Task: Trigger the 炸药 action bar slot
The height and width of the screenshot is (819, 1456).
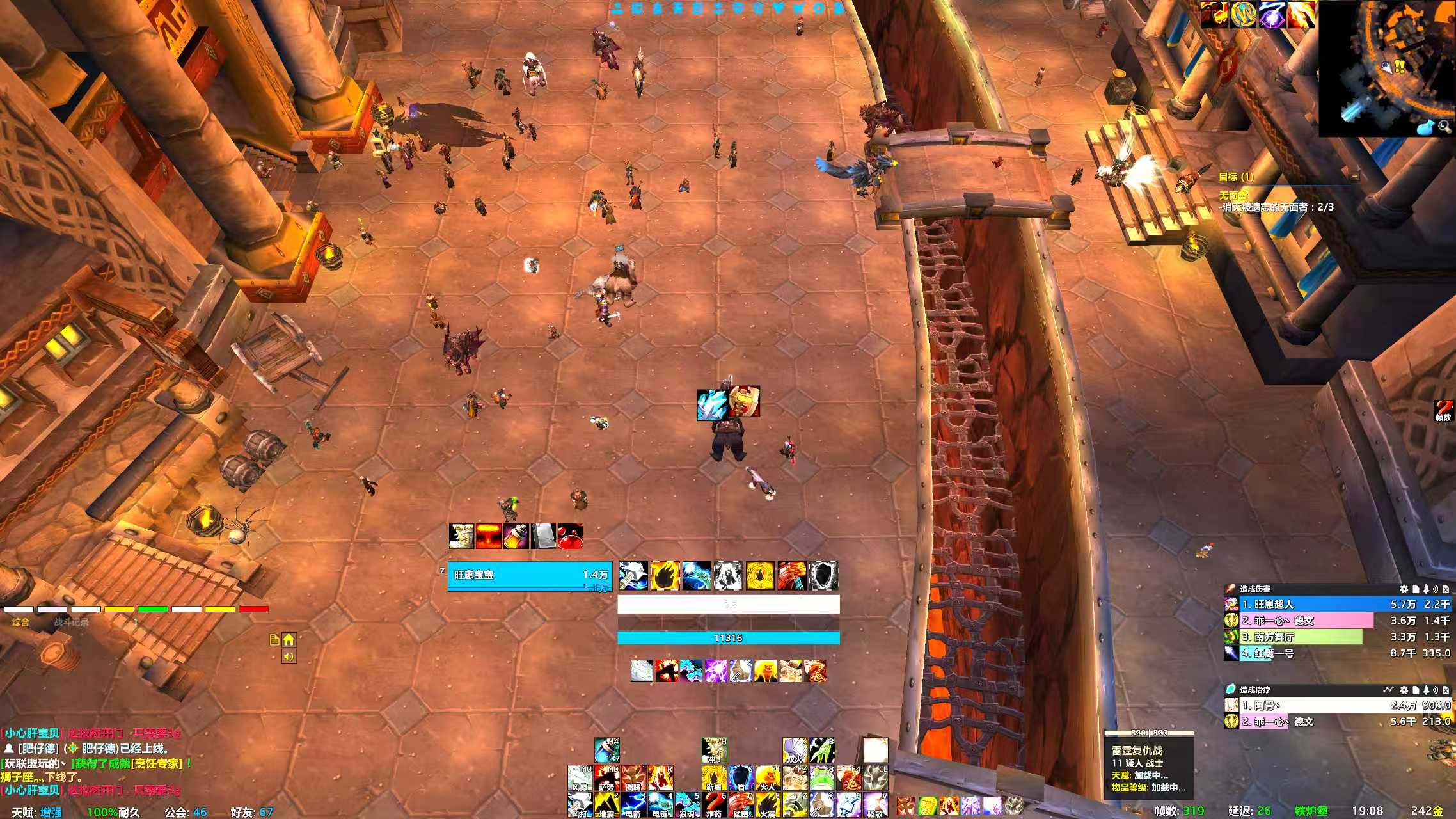Action: (713, 804)
